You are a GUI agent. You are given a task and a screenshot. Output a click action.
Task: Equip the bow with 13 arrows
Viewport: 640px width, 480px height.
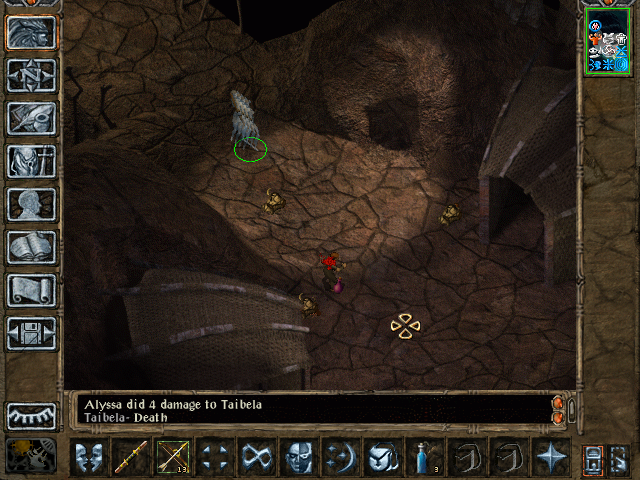tap(172, 457)
